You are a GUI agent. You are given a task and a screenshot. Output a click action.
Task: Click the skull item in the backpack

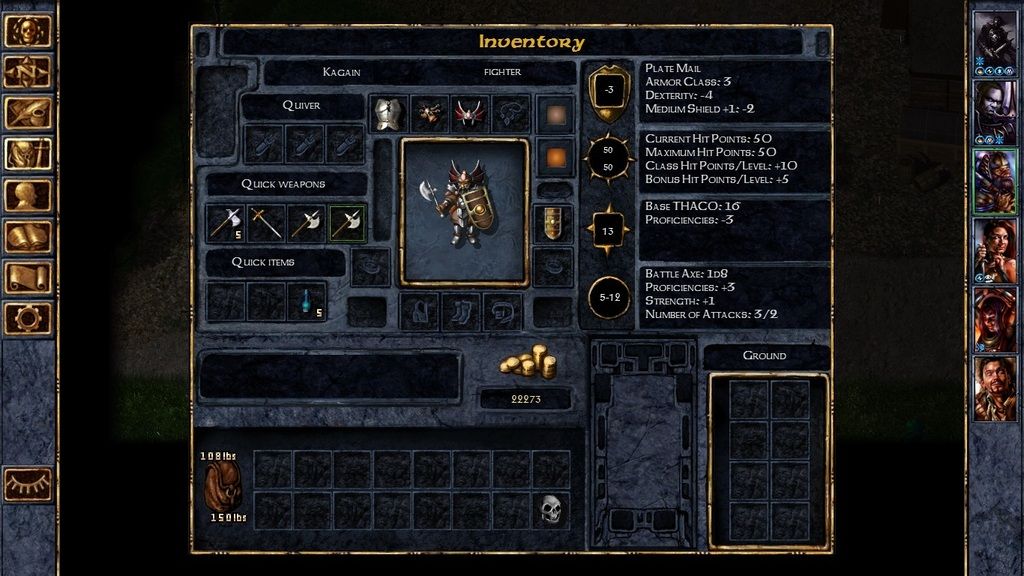[x=550, y=509]
